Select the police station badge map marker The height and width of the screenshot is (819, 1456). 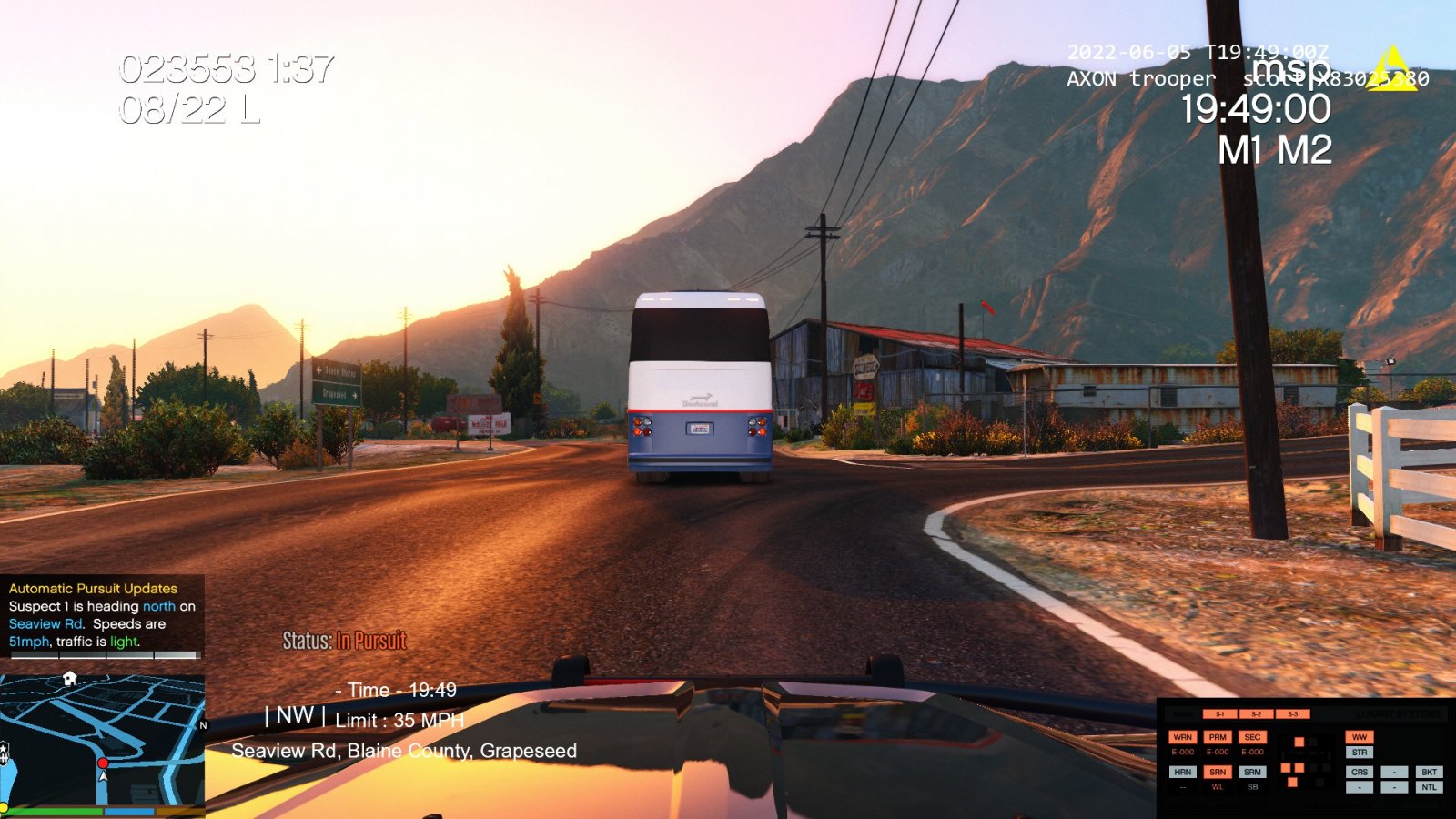(x=4, y=751)
